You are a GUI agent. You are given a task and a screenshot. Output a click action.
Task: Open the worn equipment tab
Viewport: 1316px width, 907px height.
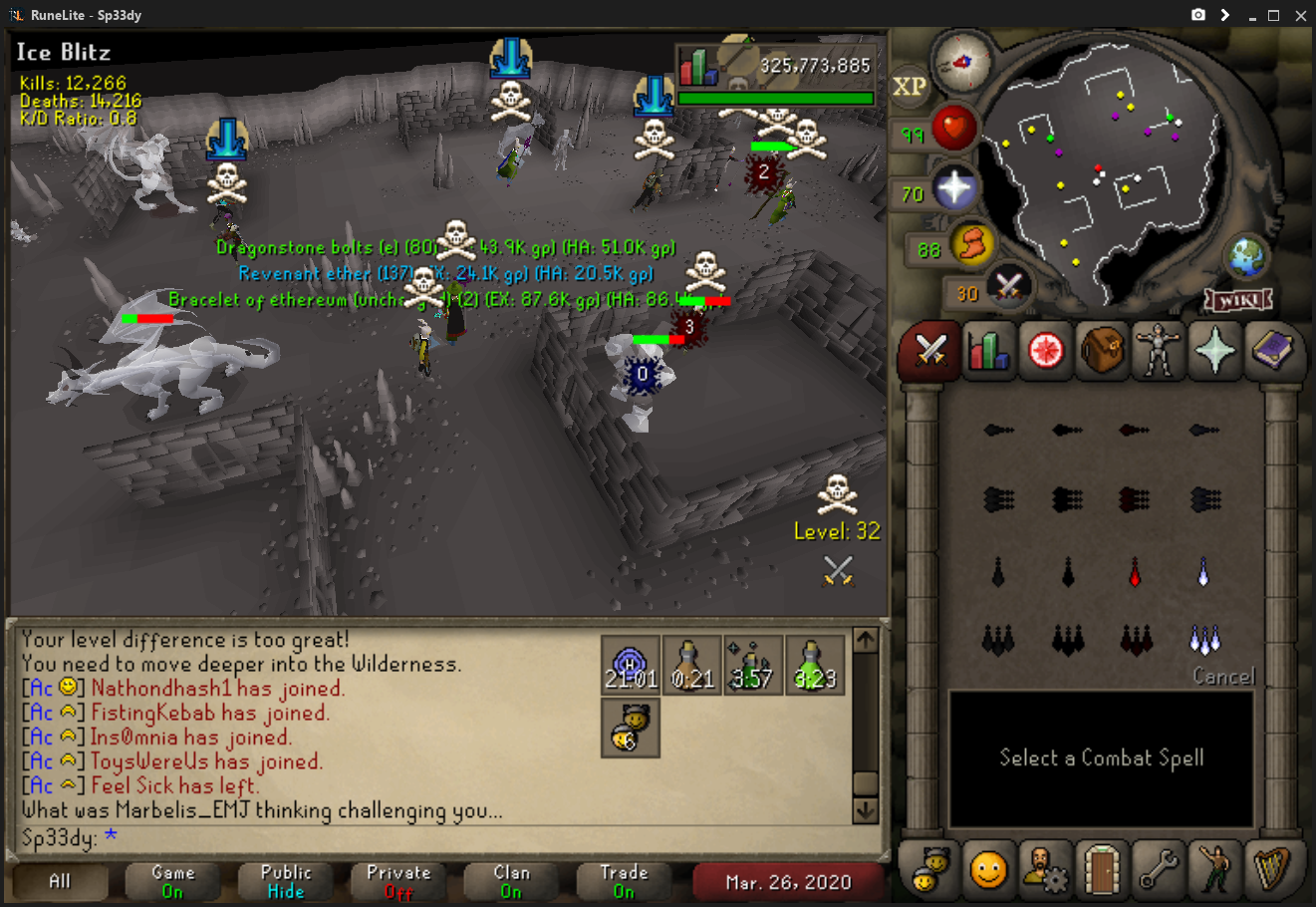coord(1158,351)
